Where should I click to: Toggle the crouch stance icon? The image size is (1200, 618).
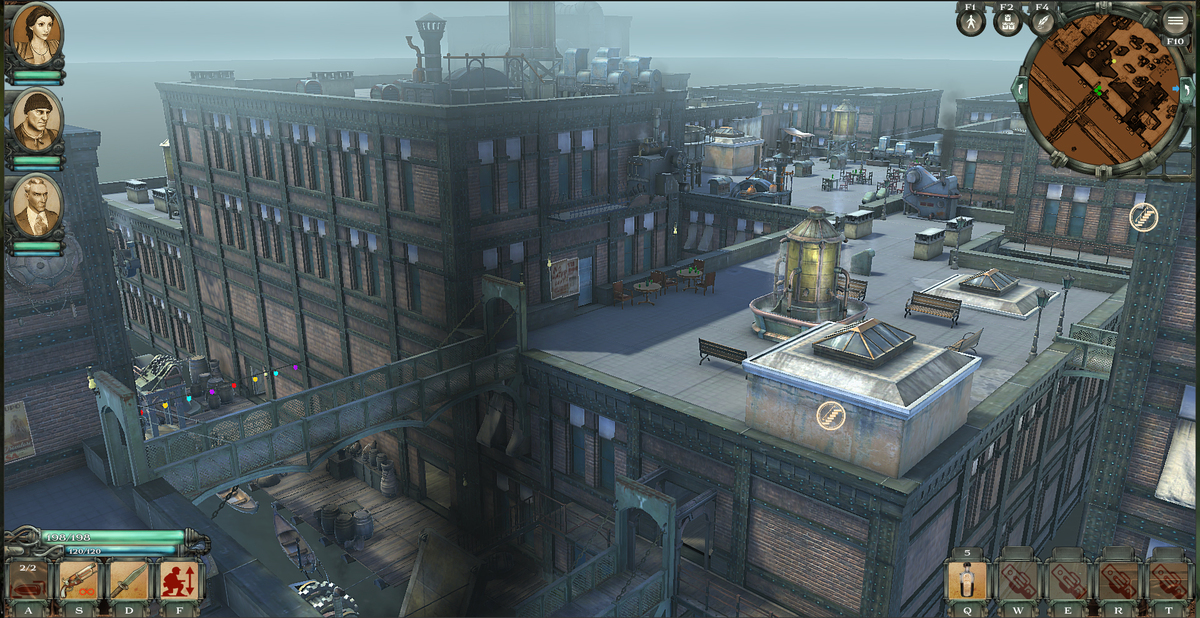(180, 581)
